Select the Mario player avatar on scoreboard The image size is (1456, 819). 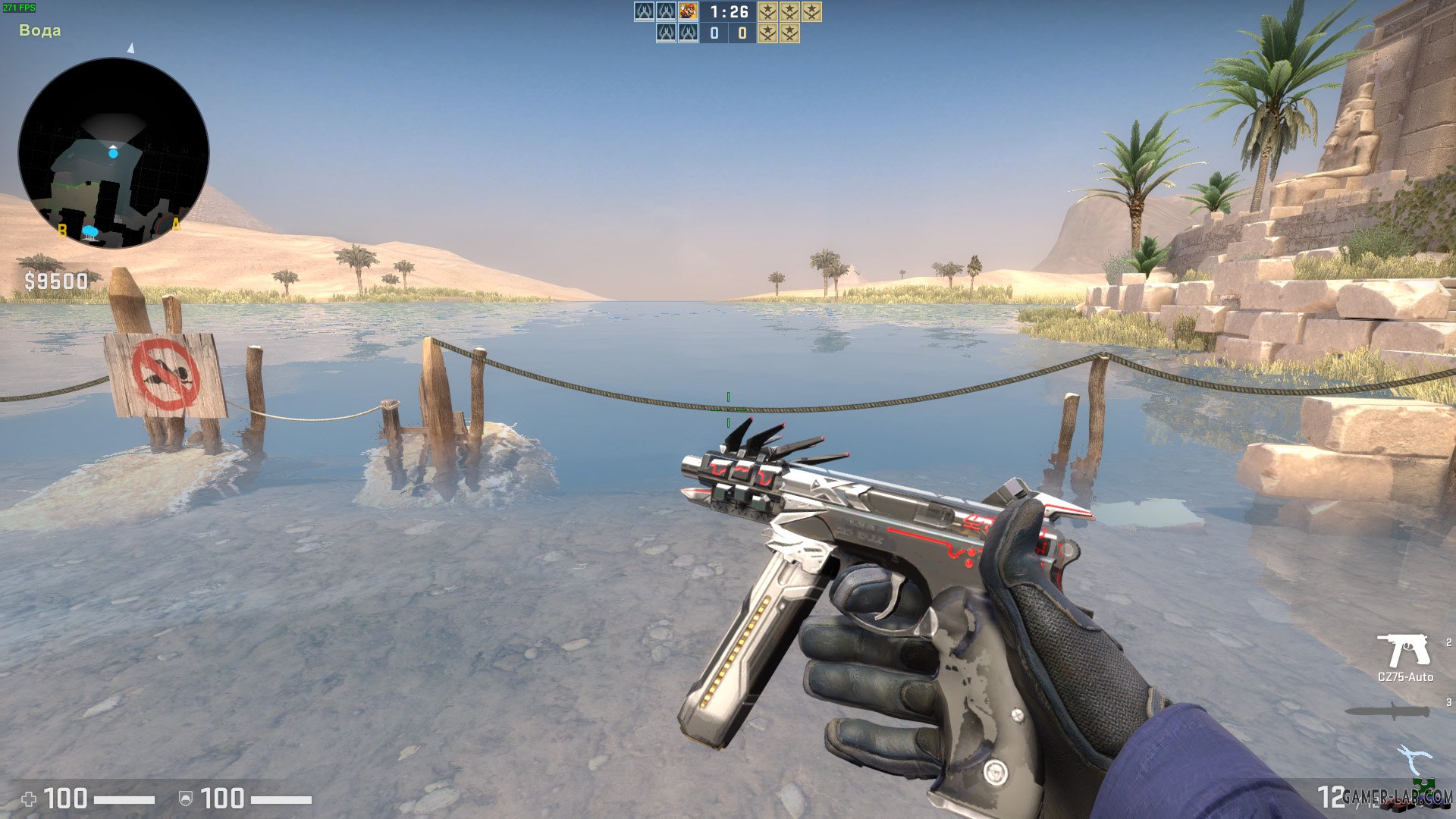click(688, 12)
